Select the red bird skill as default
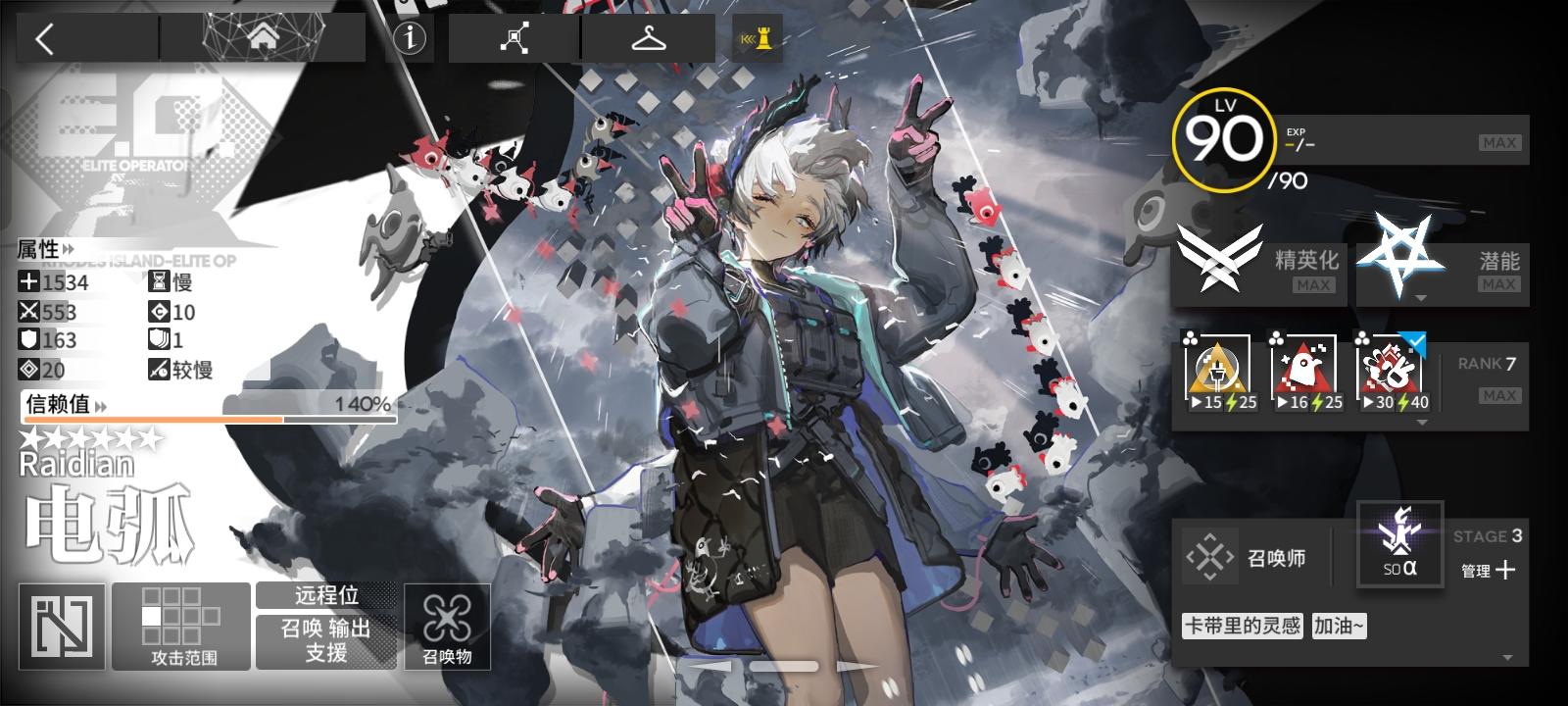 (x=1304, y=371)
